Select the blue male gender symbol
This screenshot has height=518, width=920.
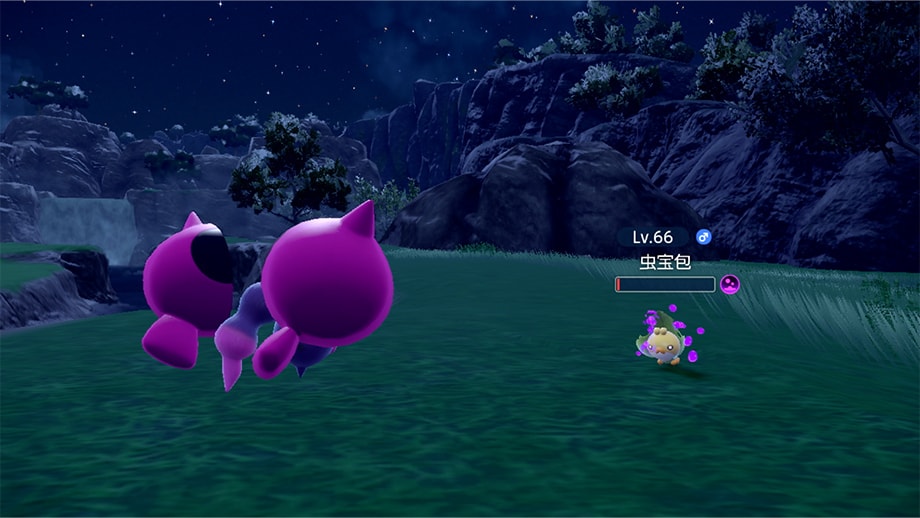(704, 237)
